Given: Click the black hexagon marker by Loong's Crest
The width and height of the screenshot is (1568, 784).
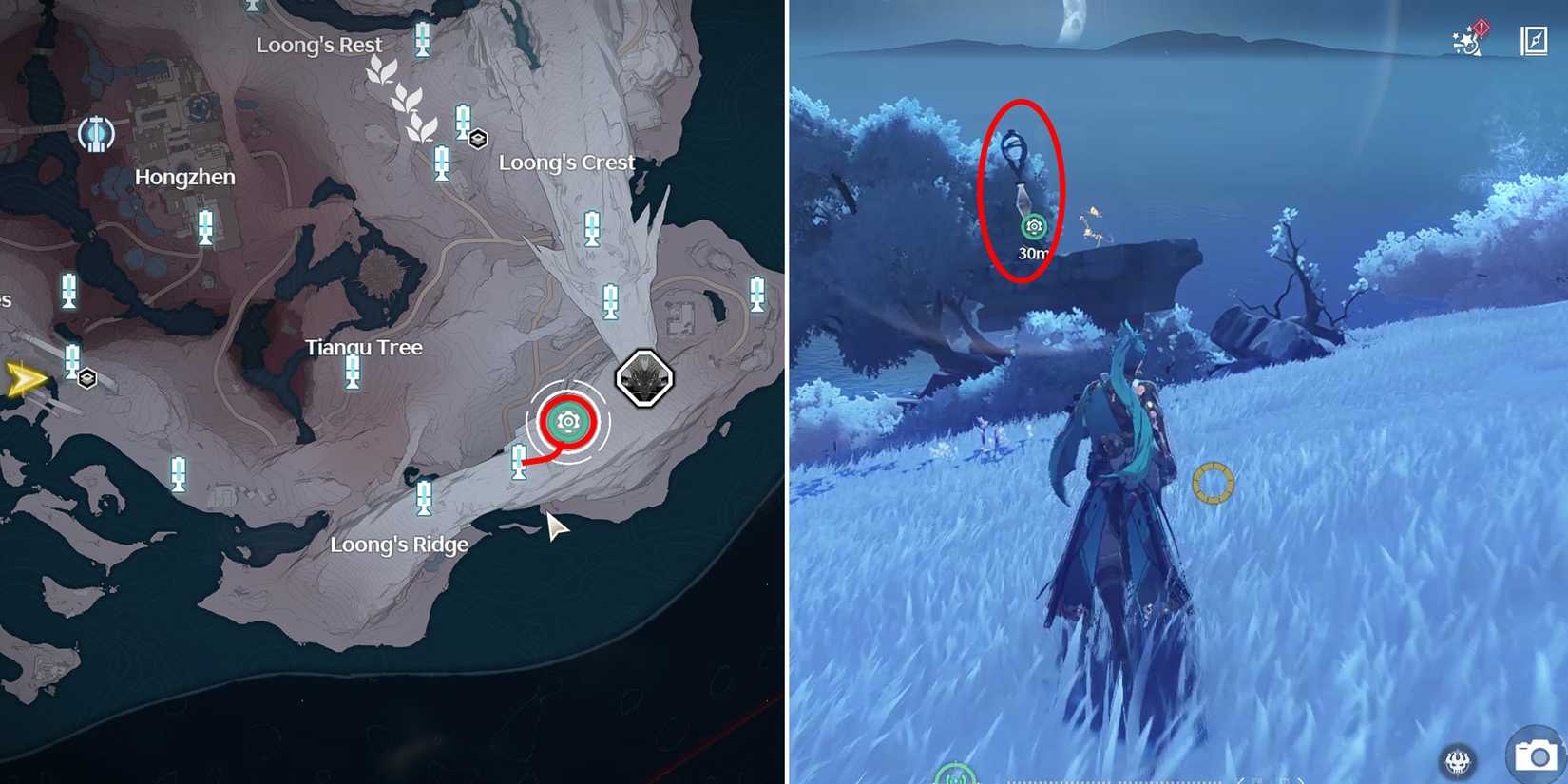Looking at the screenshot, I should [x=477, y=139].
